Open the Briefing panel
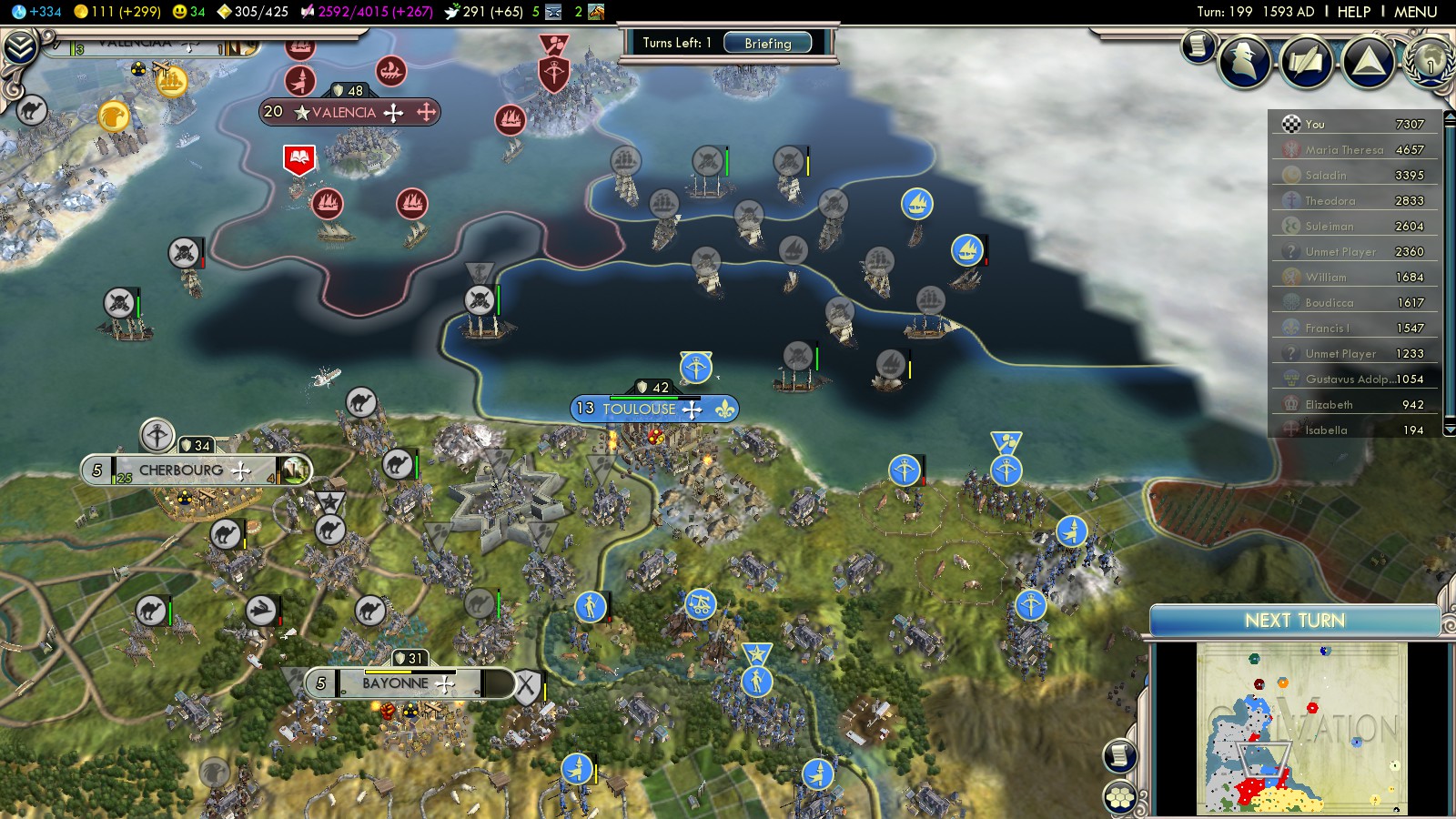1456x819 pixels. (767, 43)
